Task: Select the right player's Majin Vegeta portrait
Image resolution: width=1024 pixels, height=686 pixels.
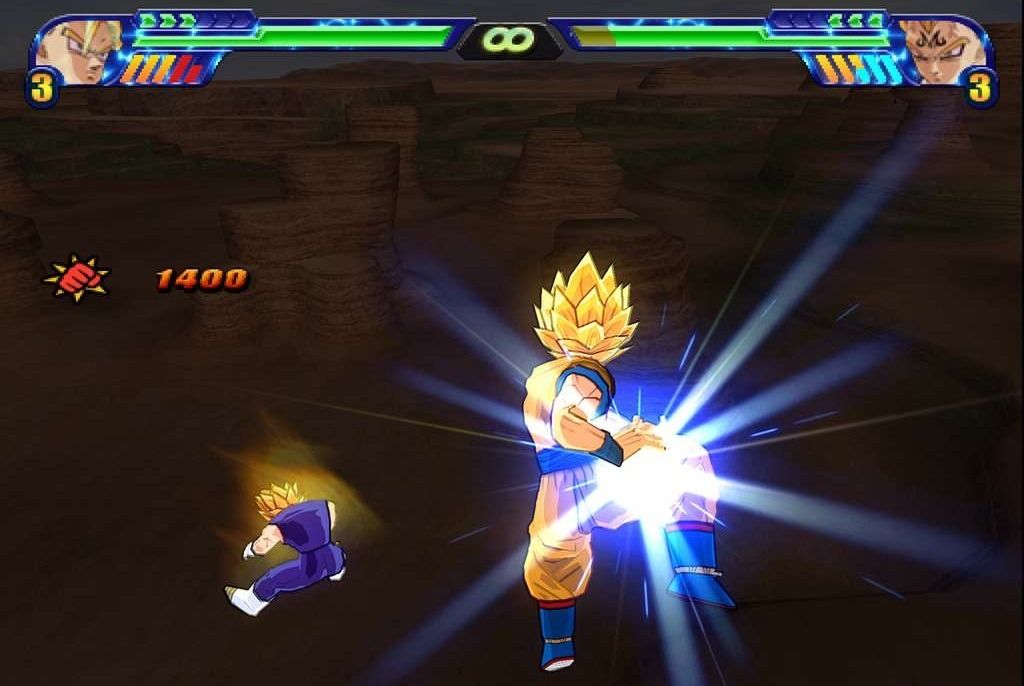Action: 941,52
